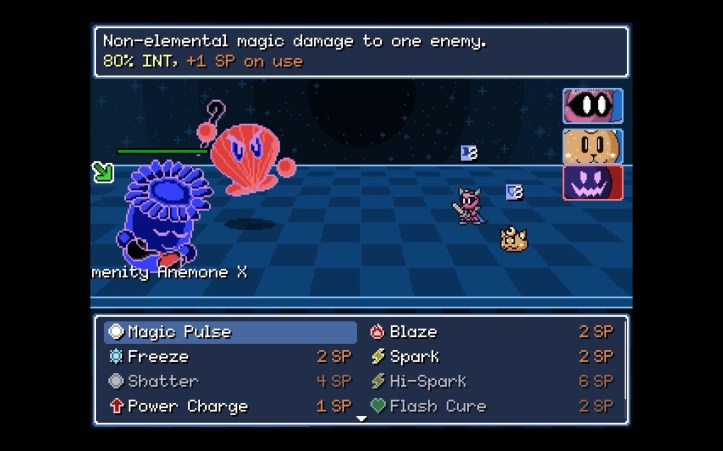
Task: Use the Power Charge skill
Action: coord(230,406)
